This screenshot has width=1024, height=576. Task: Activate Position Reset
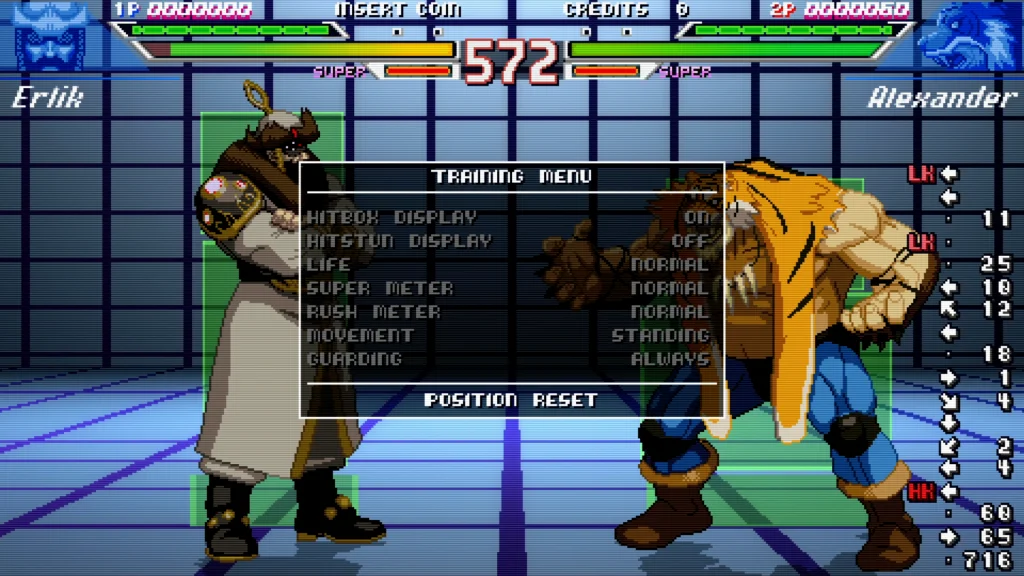pyautogui.click(x=511, y=400)
